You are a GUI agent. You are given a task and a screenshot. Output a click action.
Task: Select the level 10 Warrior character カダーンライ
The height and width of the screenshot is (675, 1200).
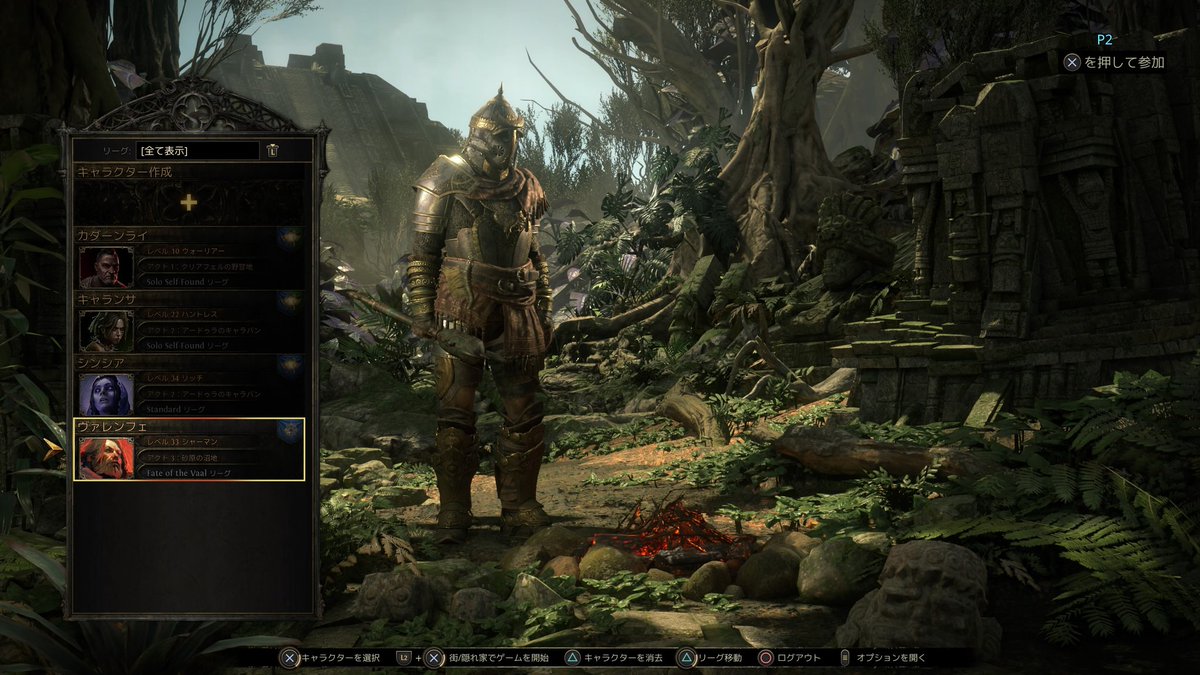189,259
